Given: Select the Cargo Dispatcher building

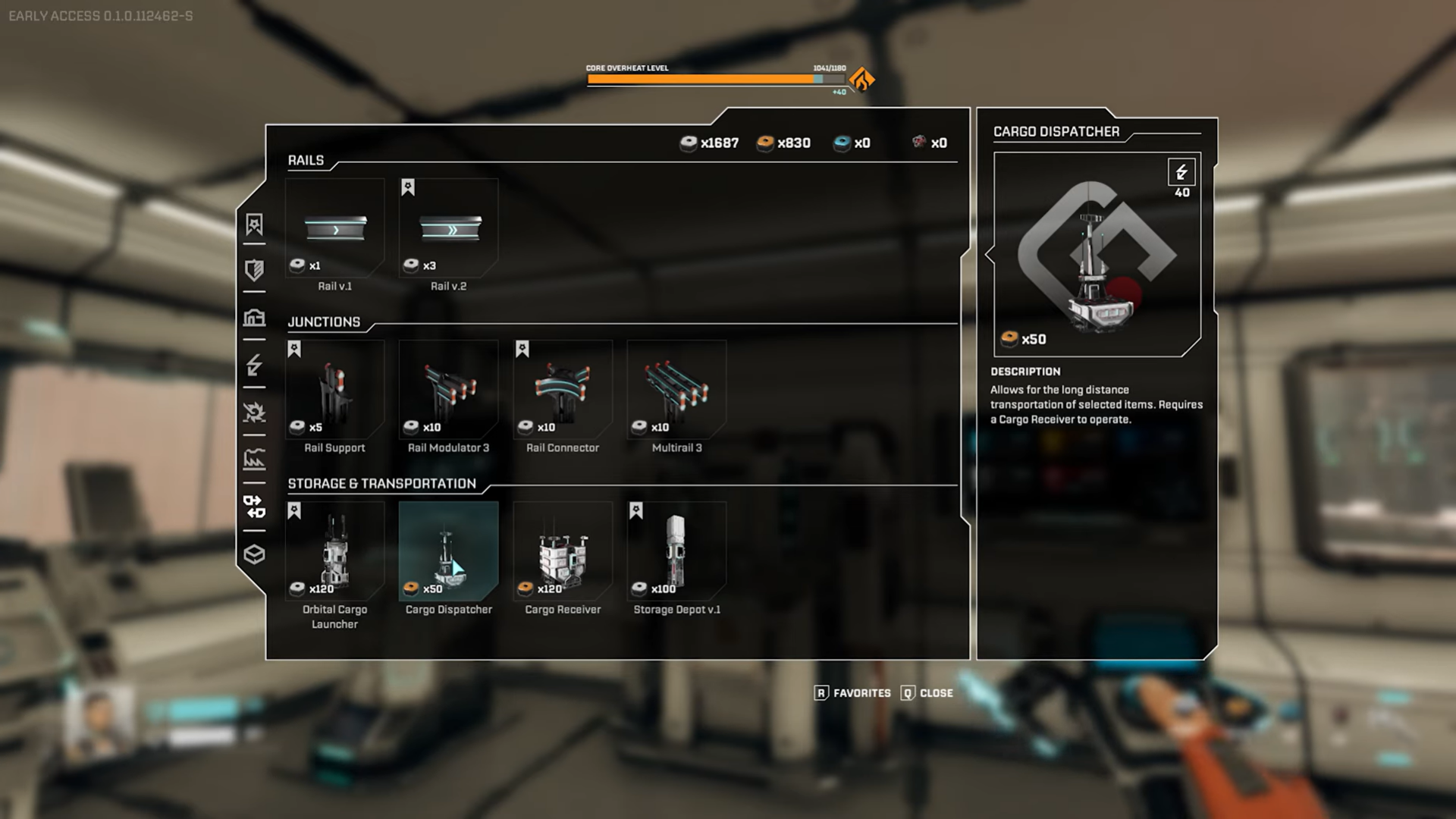Looking at the screenshot, I should point(449,551).
